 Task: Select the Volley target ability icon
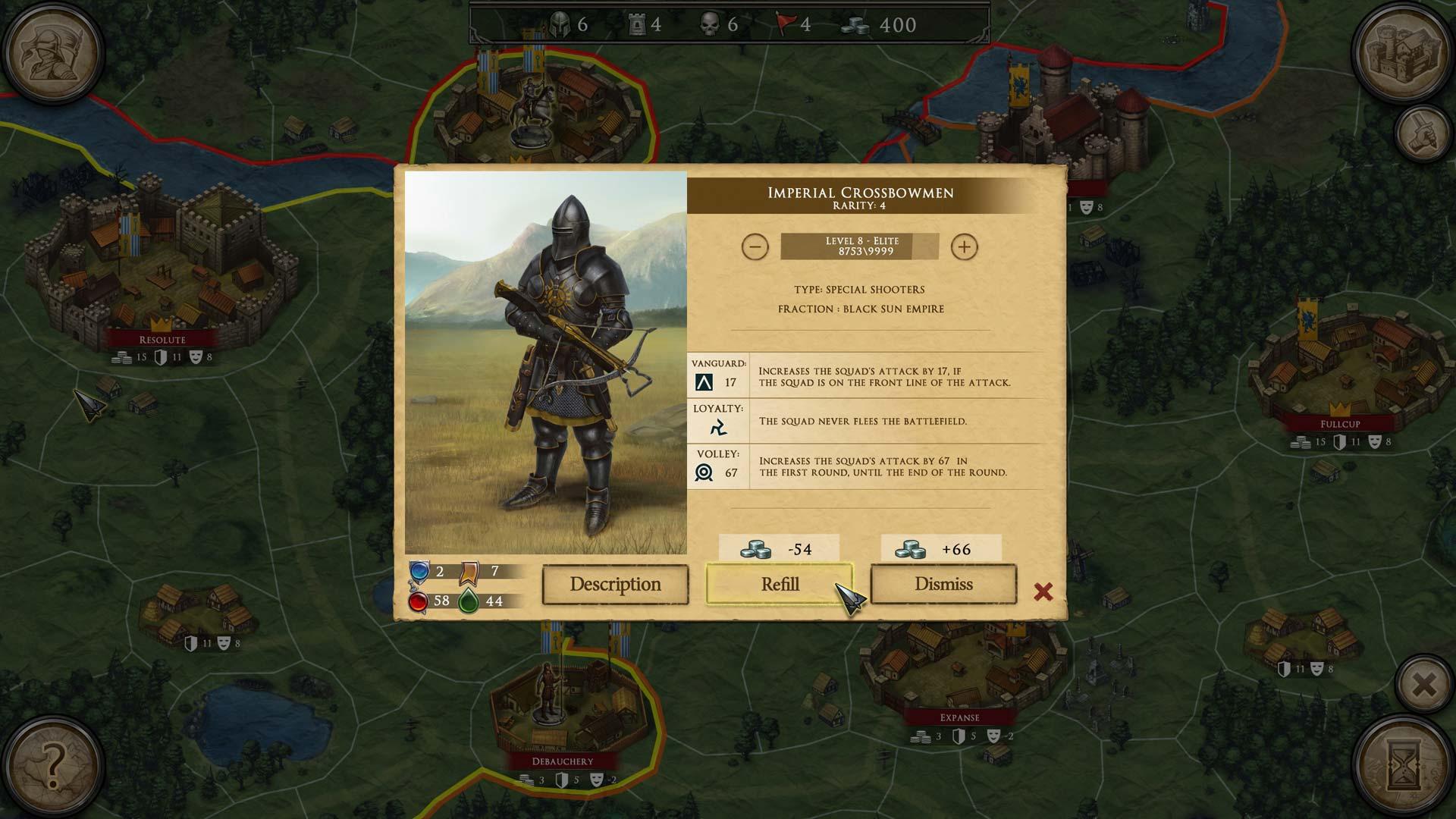(704, 473)
